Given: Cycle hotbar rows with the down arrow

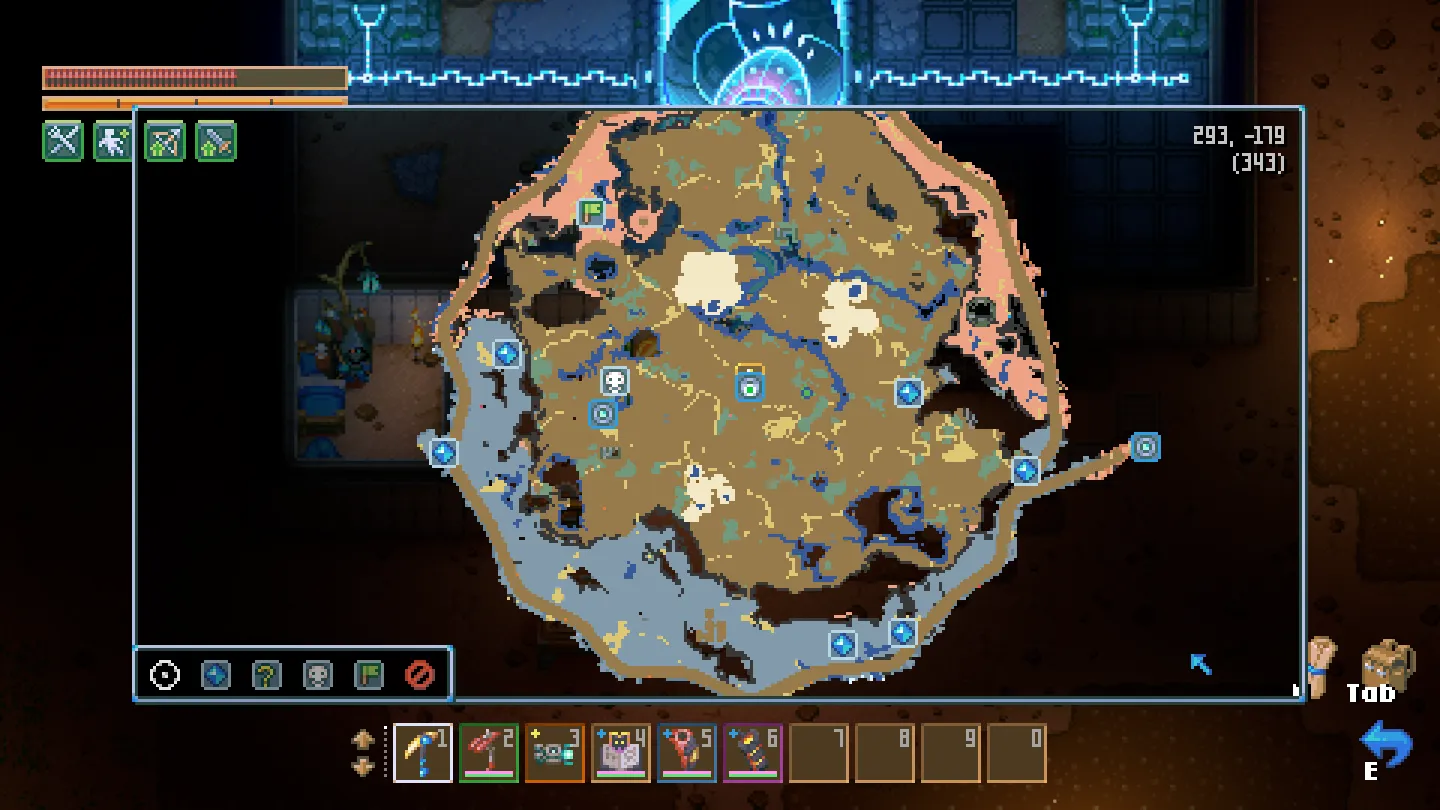Looking at the screenshot, I should pyautogui.click(x=363, y=766).
